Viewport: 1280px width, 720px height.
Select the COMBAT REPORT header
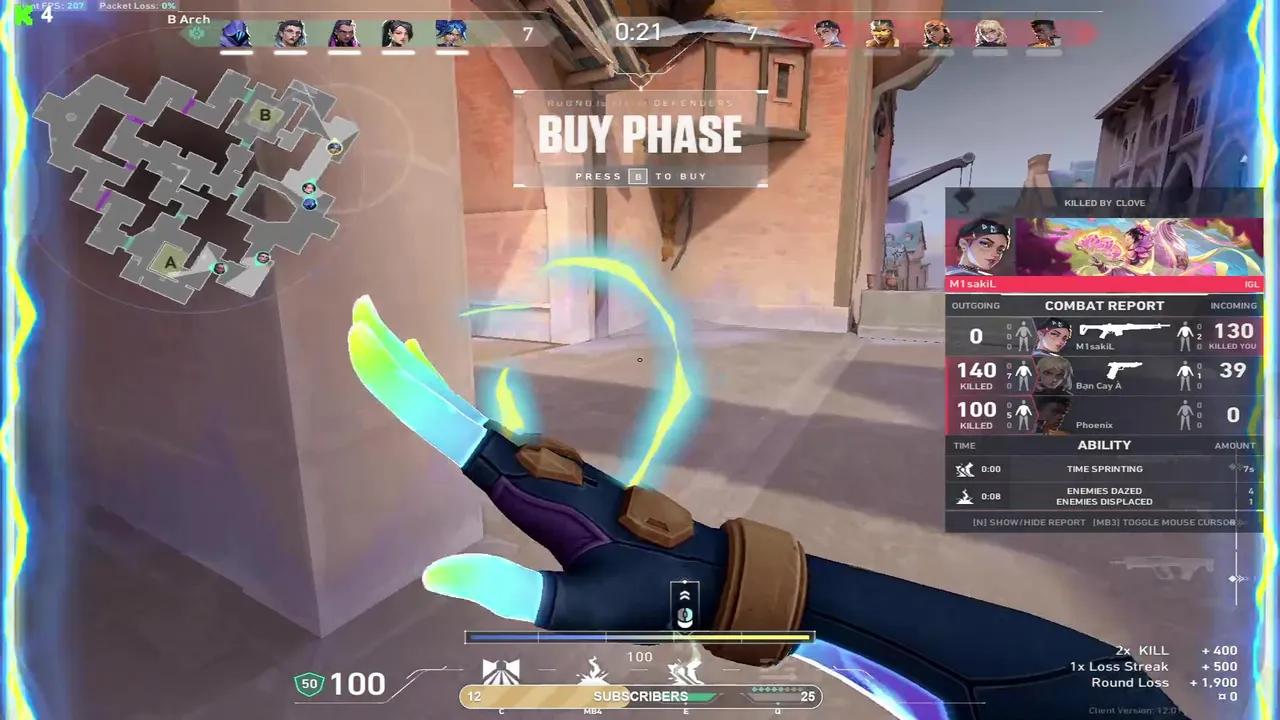coord(1104,305)
